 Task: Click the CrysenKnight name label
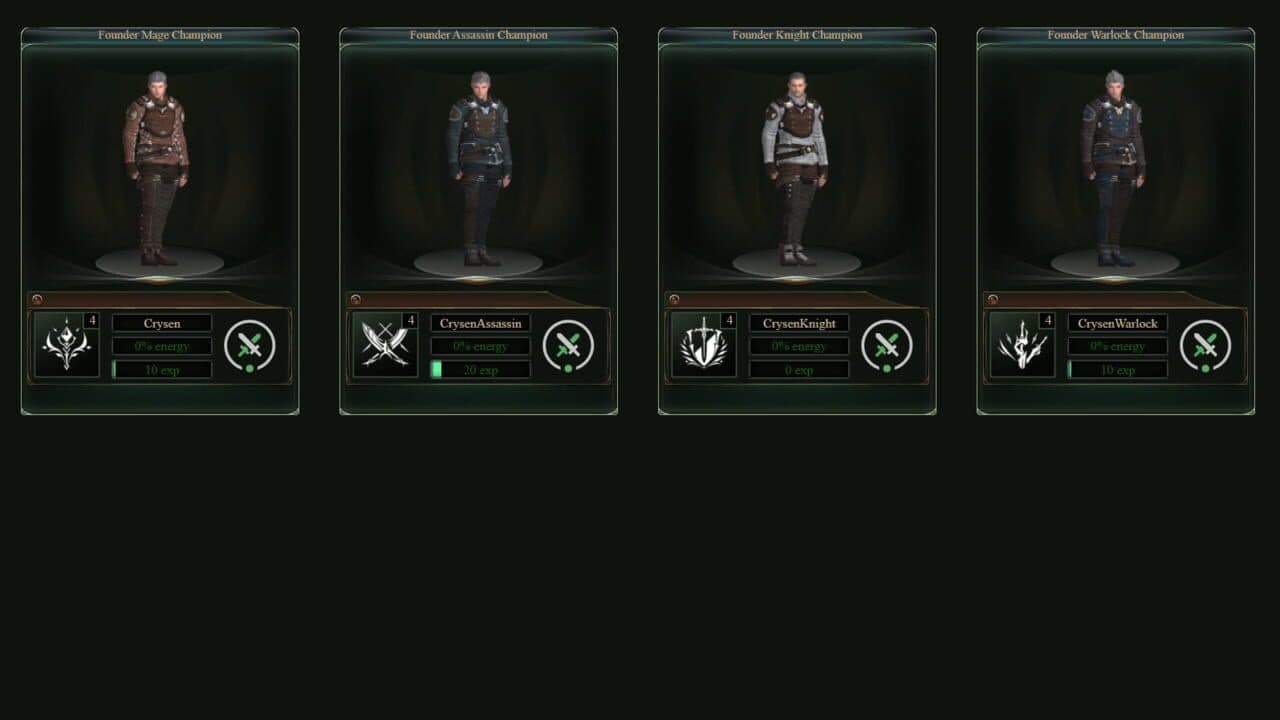[x=799, y=323]
